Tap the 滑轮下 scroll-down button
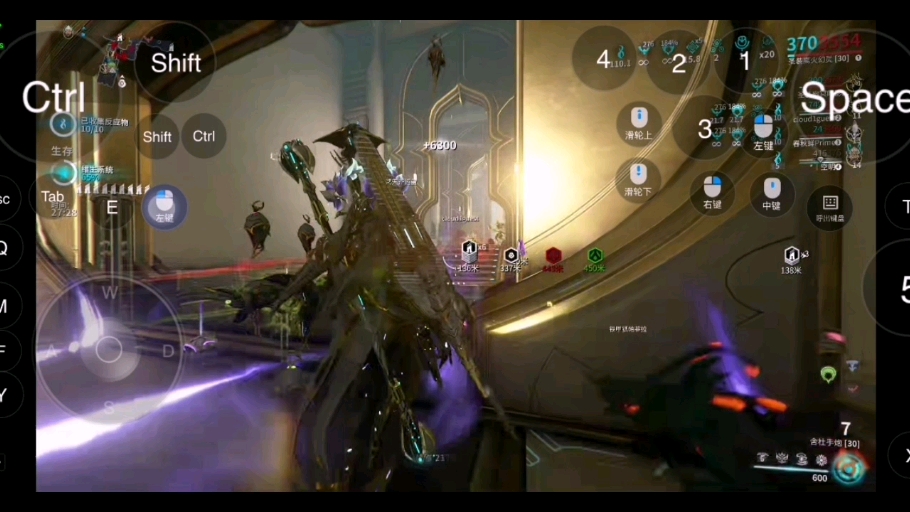Screen dimensions: 910x512 [x=639, y=179]
